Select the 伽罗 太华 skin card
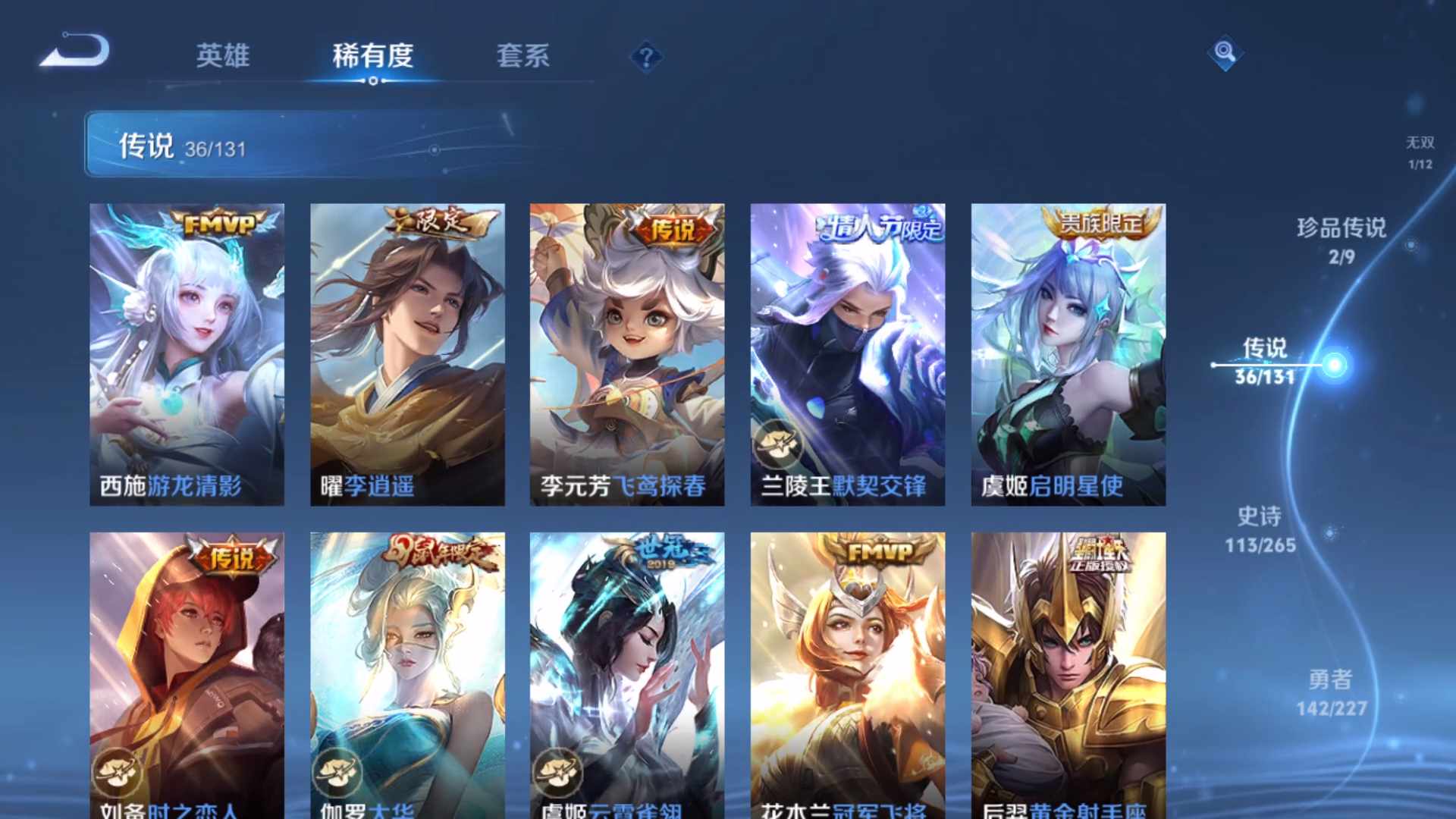Image resolution: width=1456 pixels, height=819 pixels. pyautogui.click(x=407, y=675)
